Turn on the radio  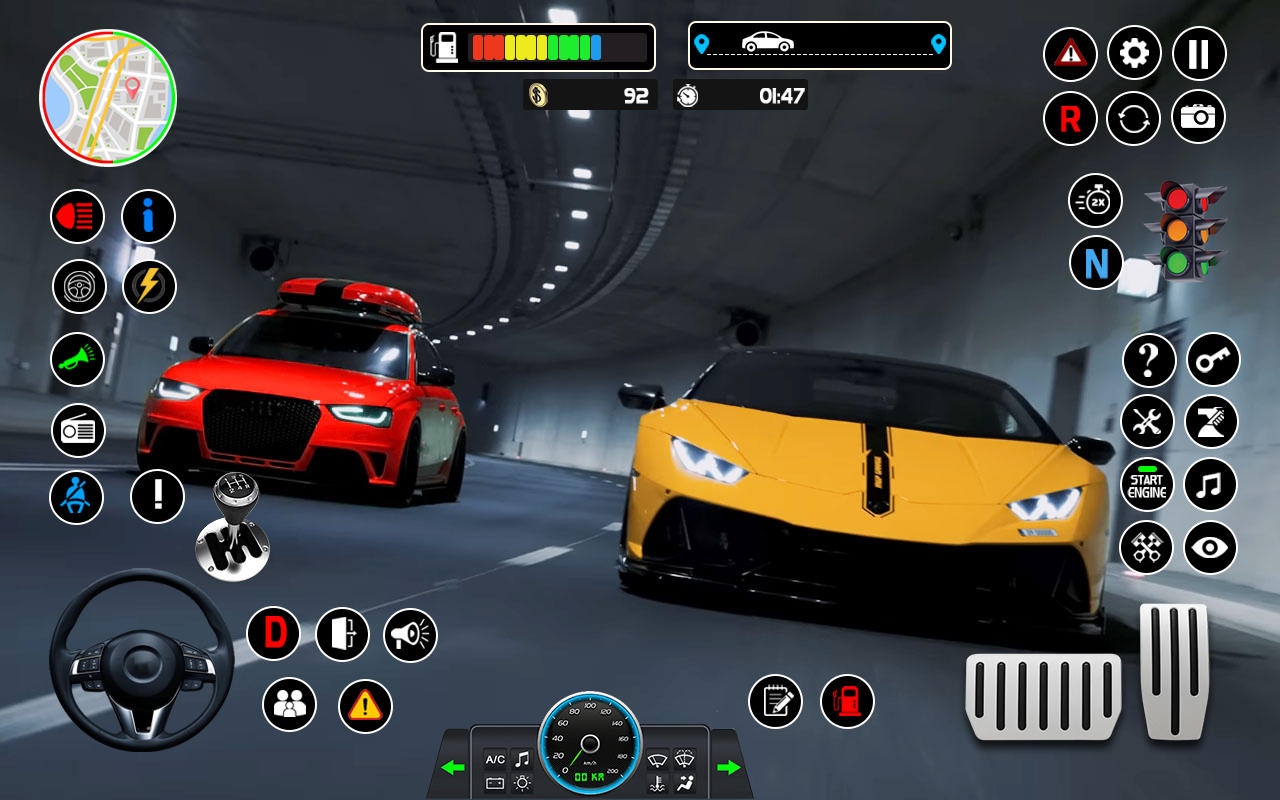tap(78, 431)
